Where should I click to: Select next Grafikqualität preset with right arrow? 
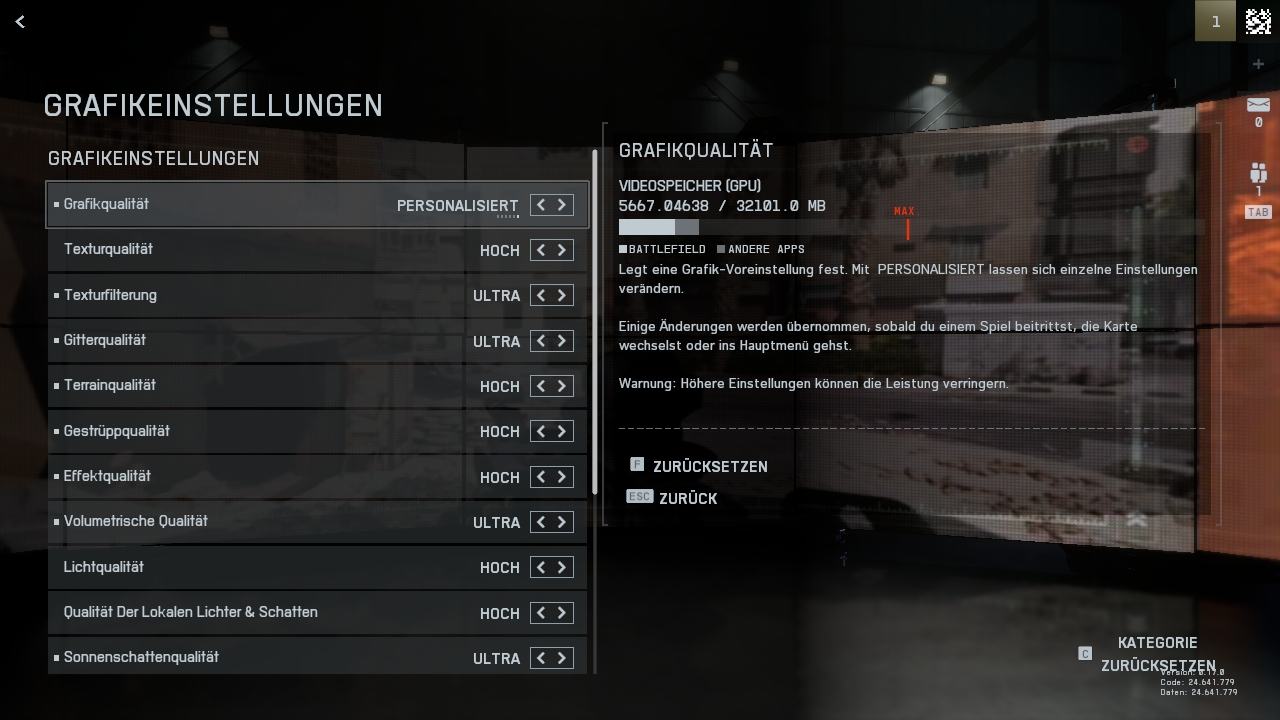[562, 205]
